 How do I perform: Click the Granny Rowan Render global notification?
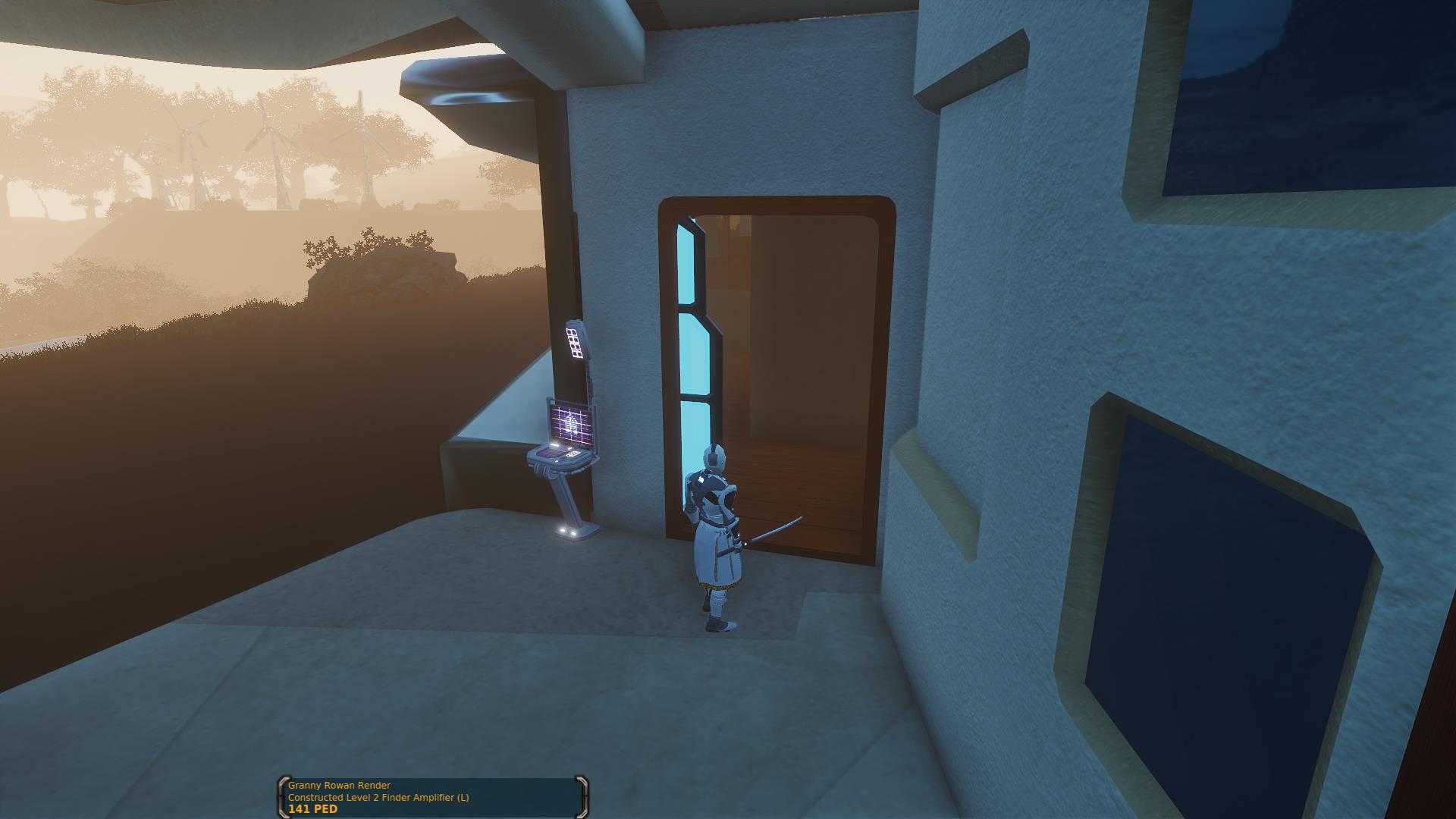tap(432, 797)
